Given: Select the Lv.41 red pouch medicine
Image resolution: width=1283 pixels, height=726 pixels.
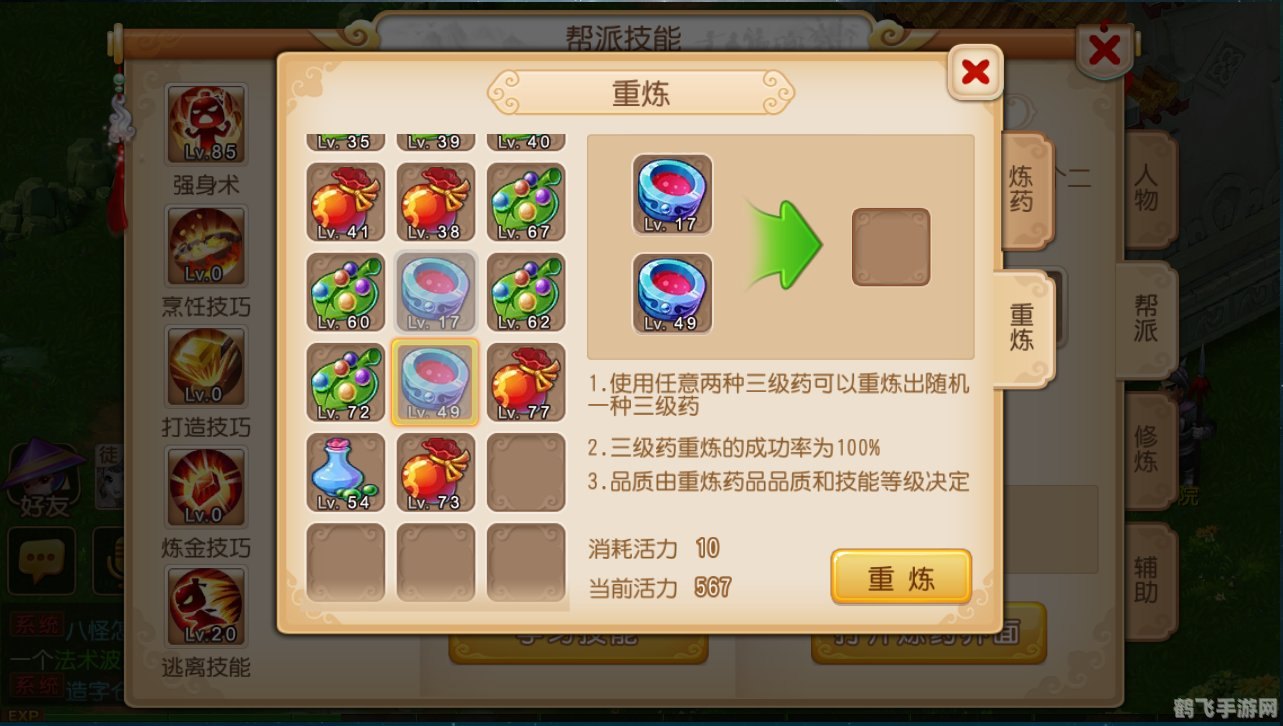Looking at the screenshot, I should [x=344, y=202].
